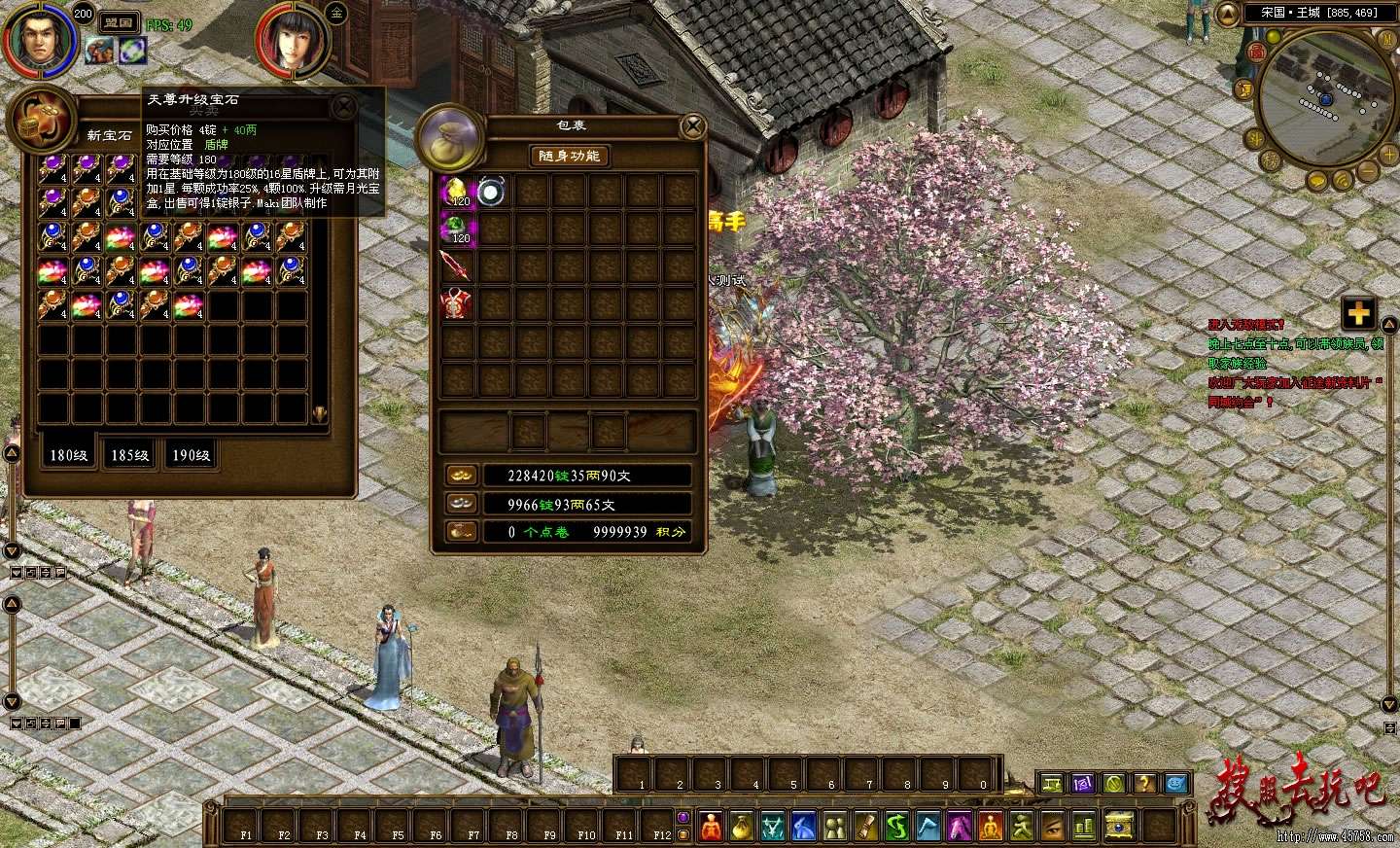1400x848 pixels.
Task: Pick the white ring item in inventory
Action: click(x=492, y=192)
